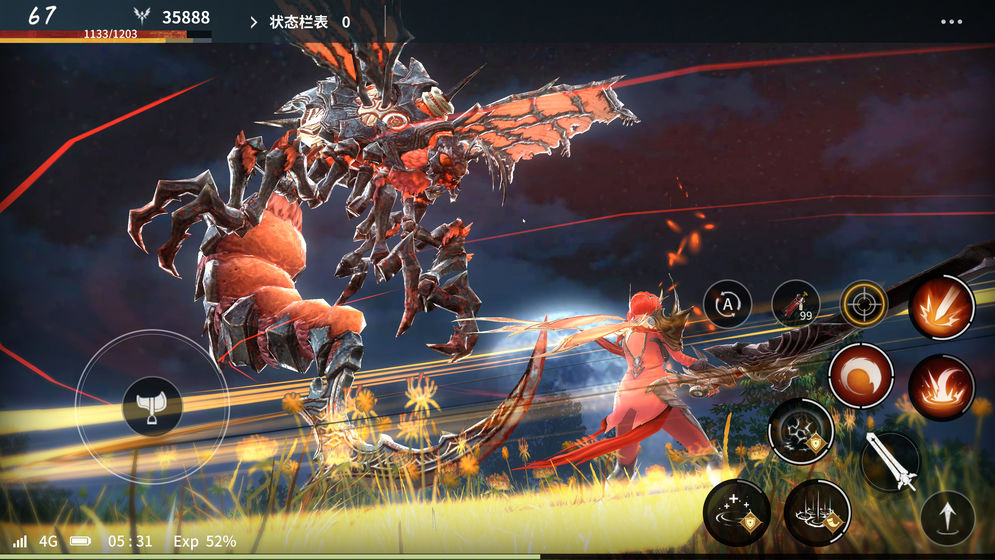995x560 pixels.
Task: Use the ground crack shield skill
Action: coord(801,431)
